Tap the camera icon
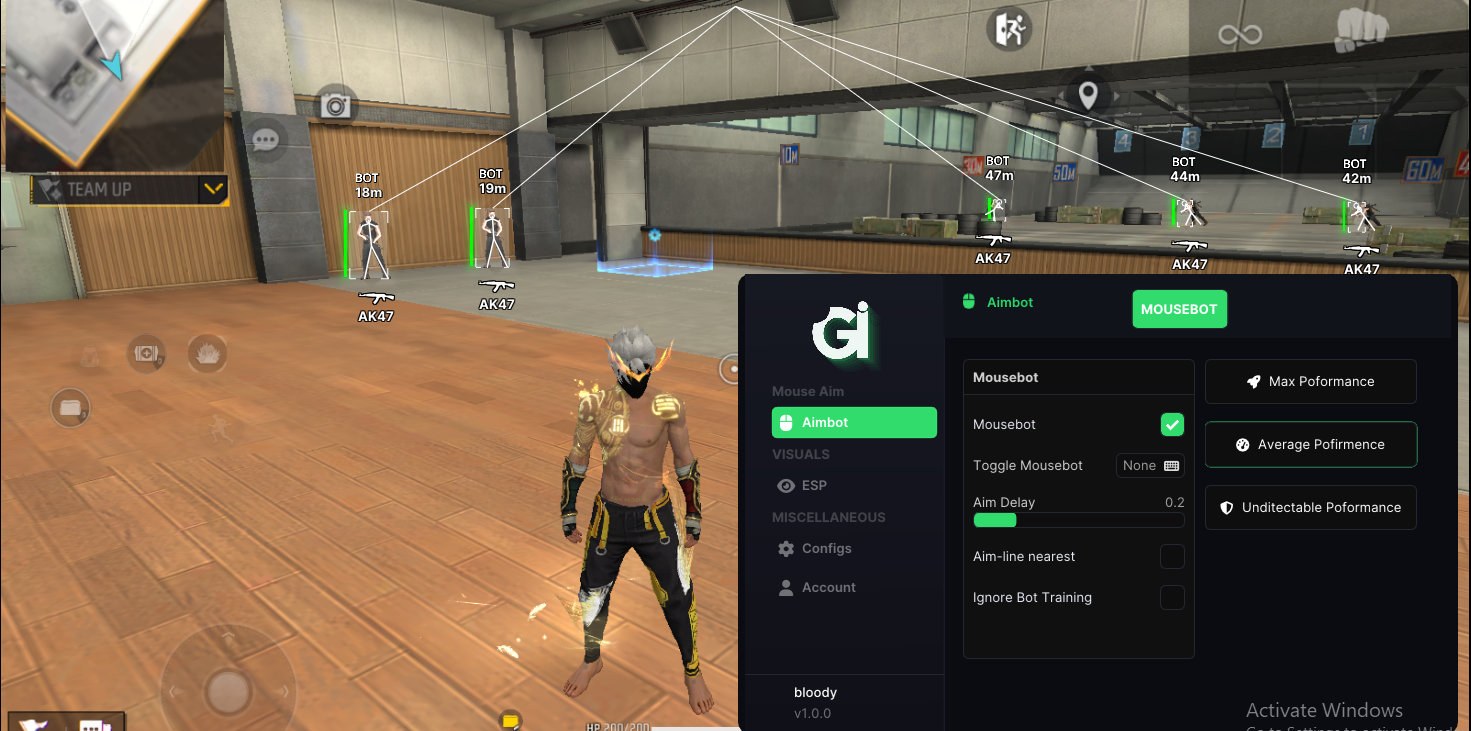The image size is (1471, 731). pyautogui.click(x=336, y=105)
